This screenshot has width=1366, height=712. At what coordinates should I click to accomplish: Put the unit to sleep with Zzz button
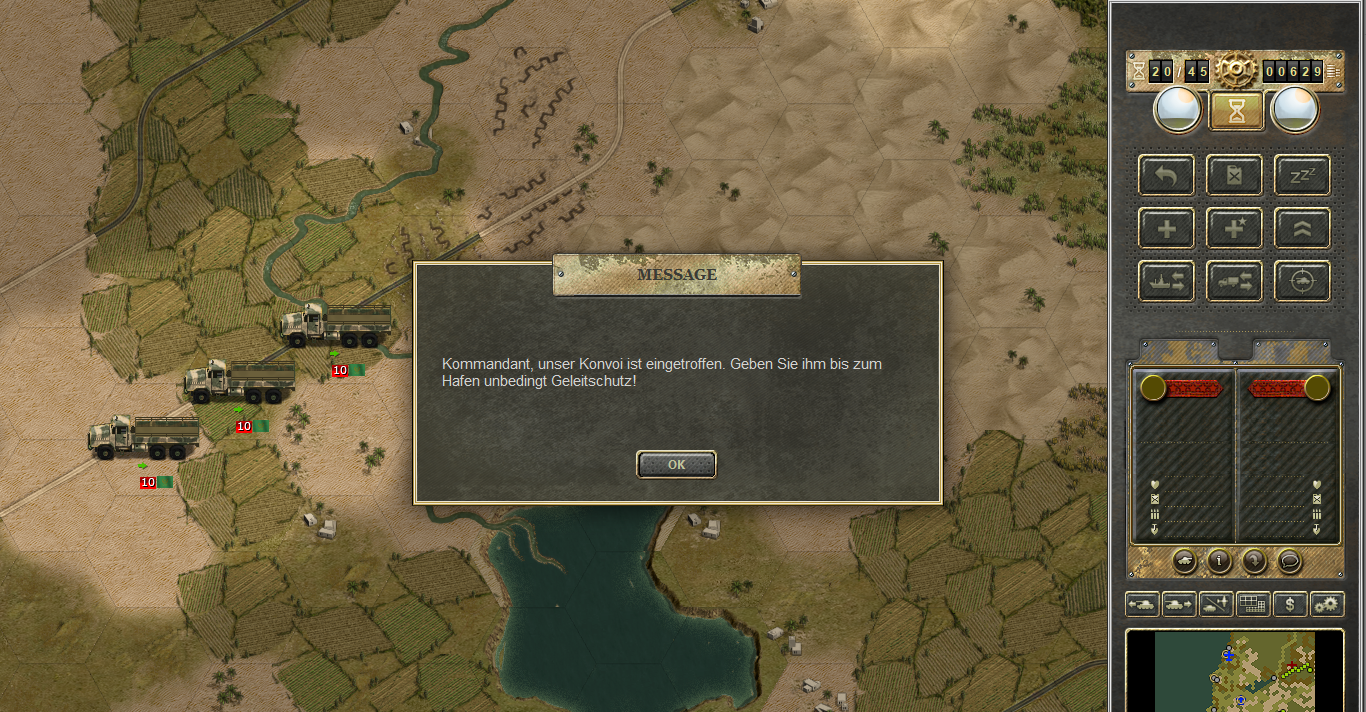[1302, 175]
